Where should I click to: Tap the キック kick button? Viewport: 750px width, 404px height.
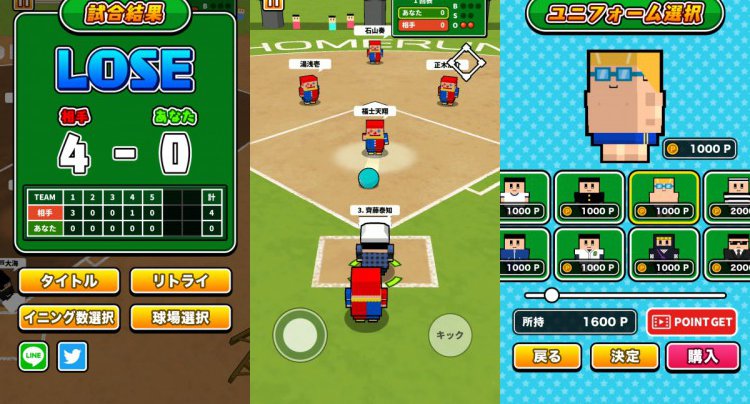coord(450,335)
